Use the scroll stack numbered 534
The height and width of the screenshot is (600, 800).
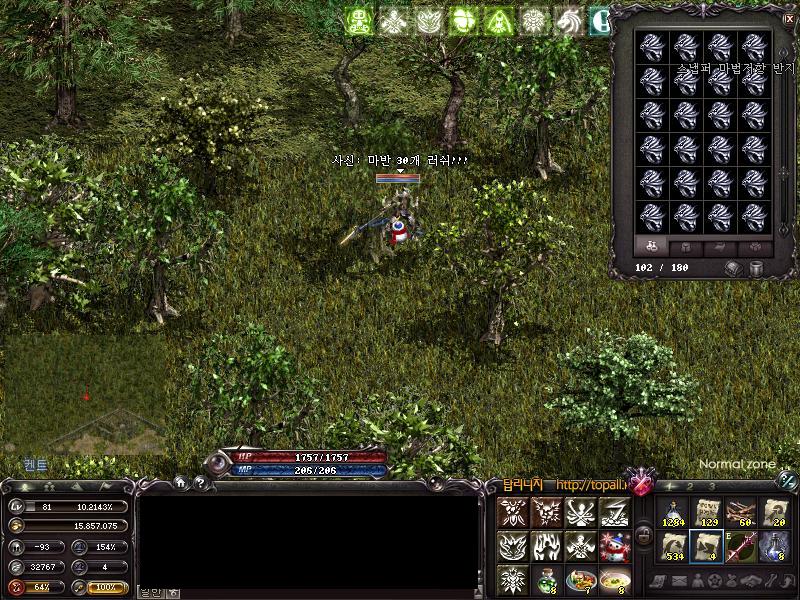[x=672, y=546]
